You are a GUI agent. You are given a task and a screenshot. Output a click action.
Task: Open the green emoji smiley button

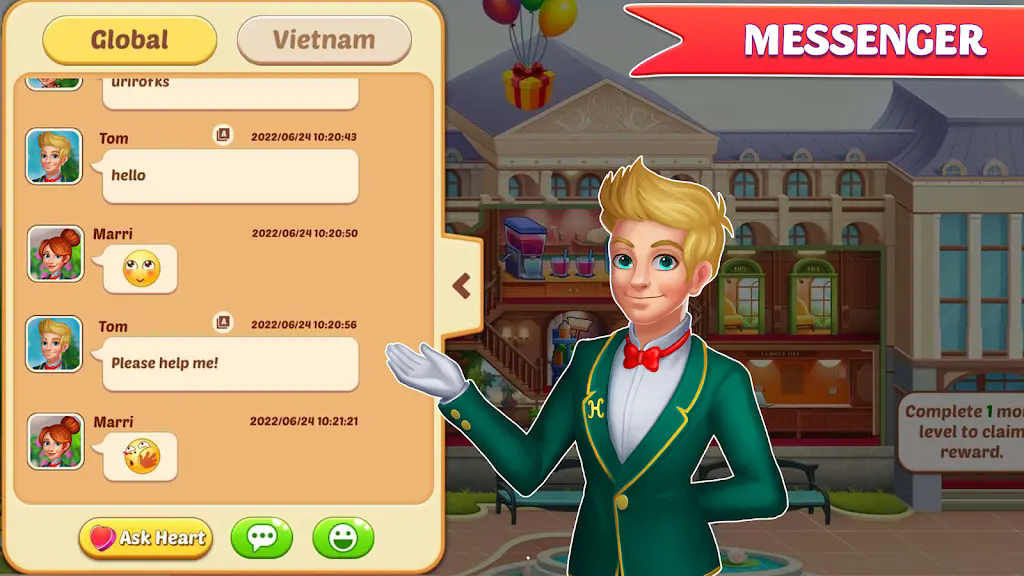coord(343,538)
